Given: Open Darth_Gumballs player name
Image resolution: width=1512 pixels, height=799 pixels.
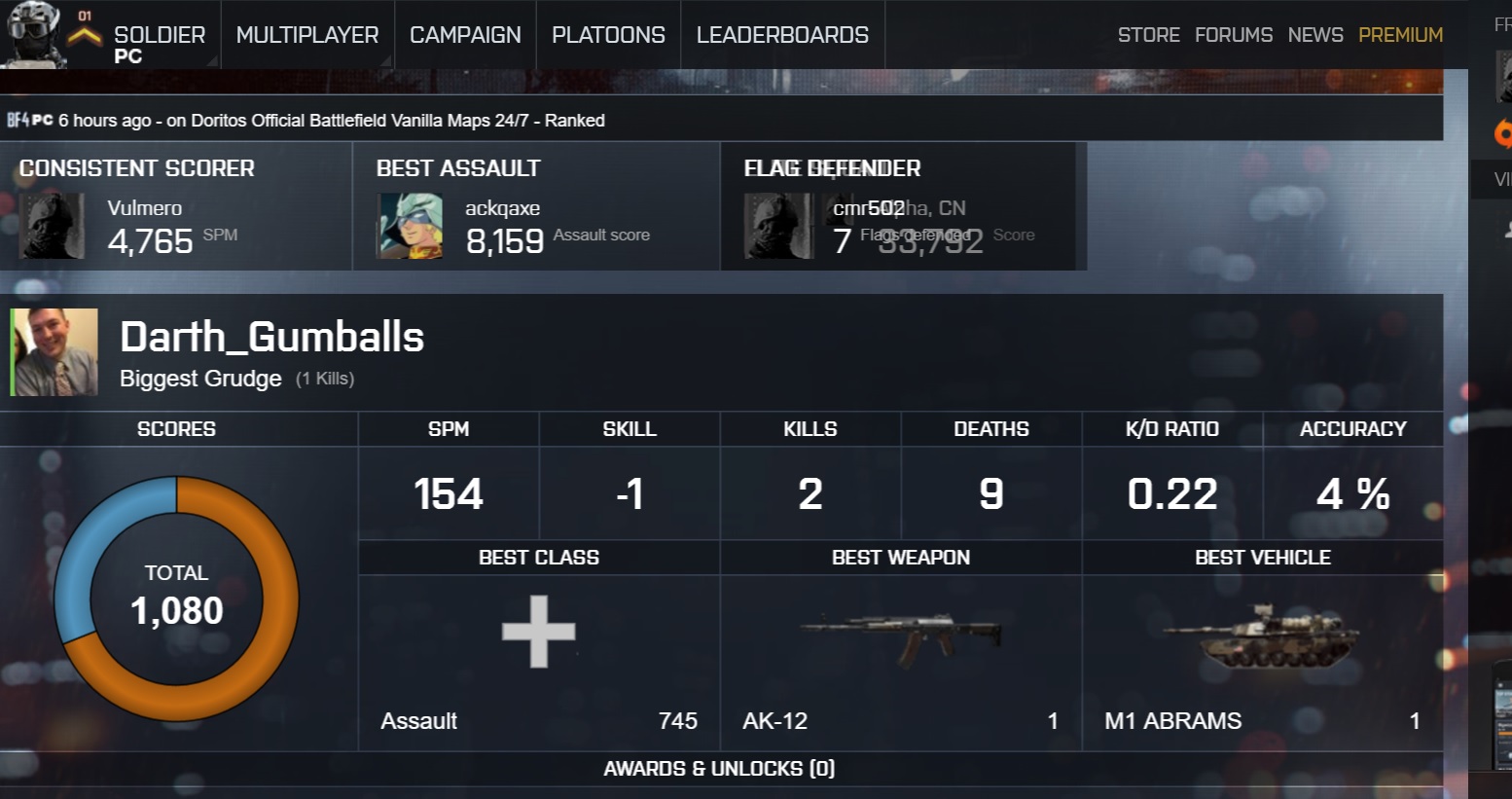Looking at the screenshot, I should 271,337.
